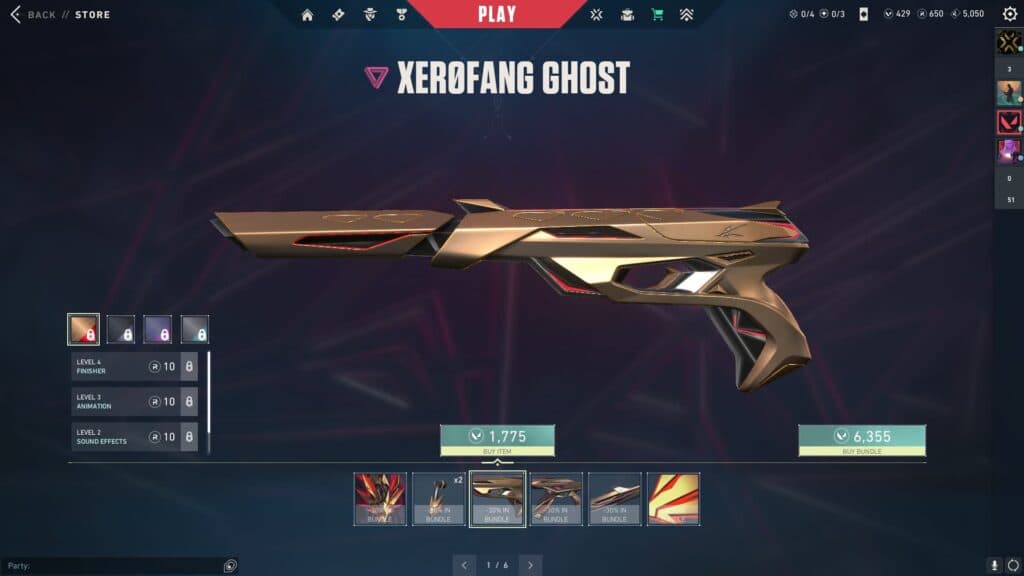The width and height of the screenshot is (1024, 576).
Task: Buy the item for 1,775 points
Action: [497, 440]
